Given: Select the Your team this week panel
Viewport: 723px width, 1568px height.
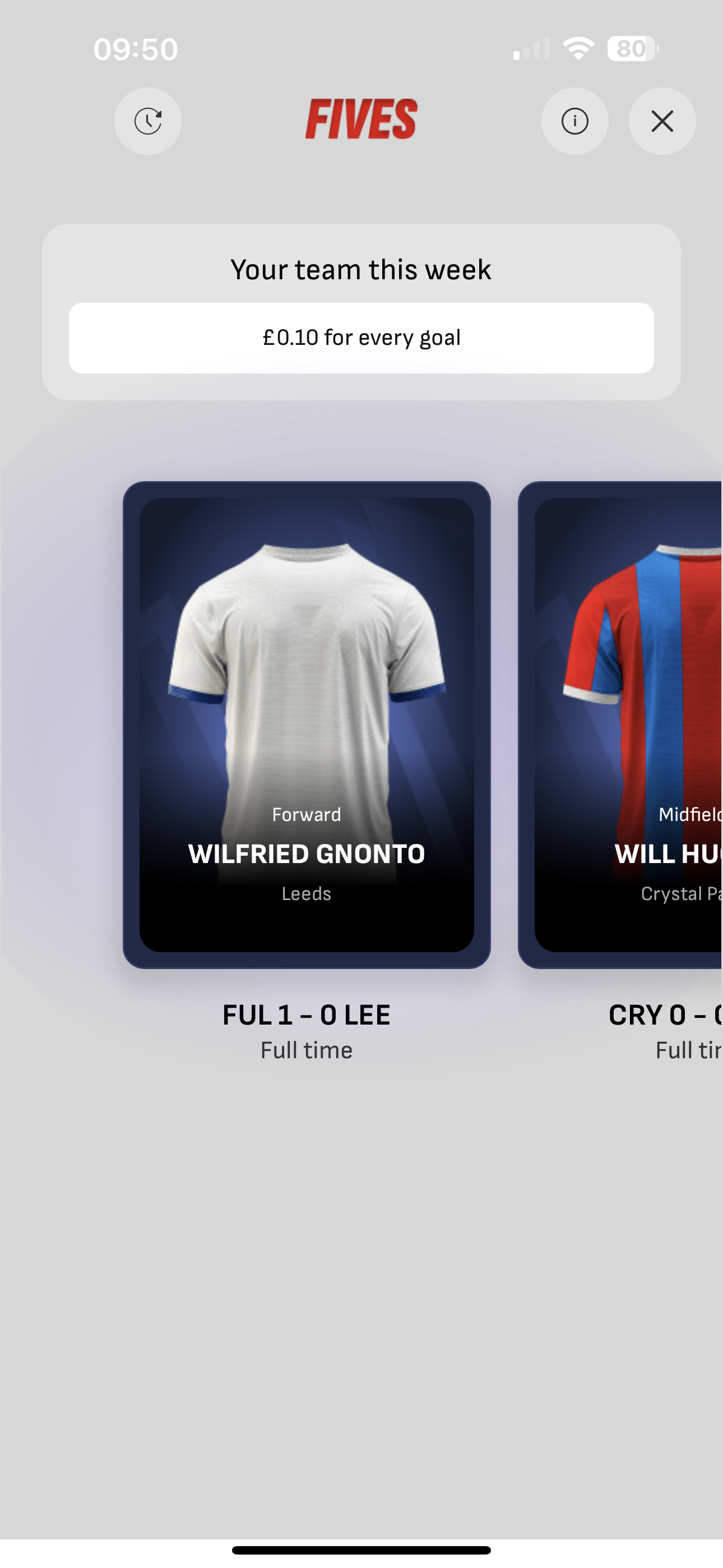Looking at the screenshot, I should click(x=361, y=270).
